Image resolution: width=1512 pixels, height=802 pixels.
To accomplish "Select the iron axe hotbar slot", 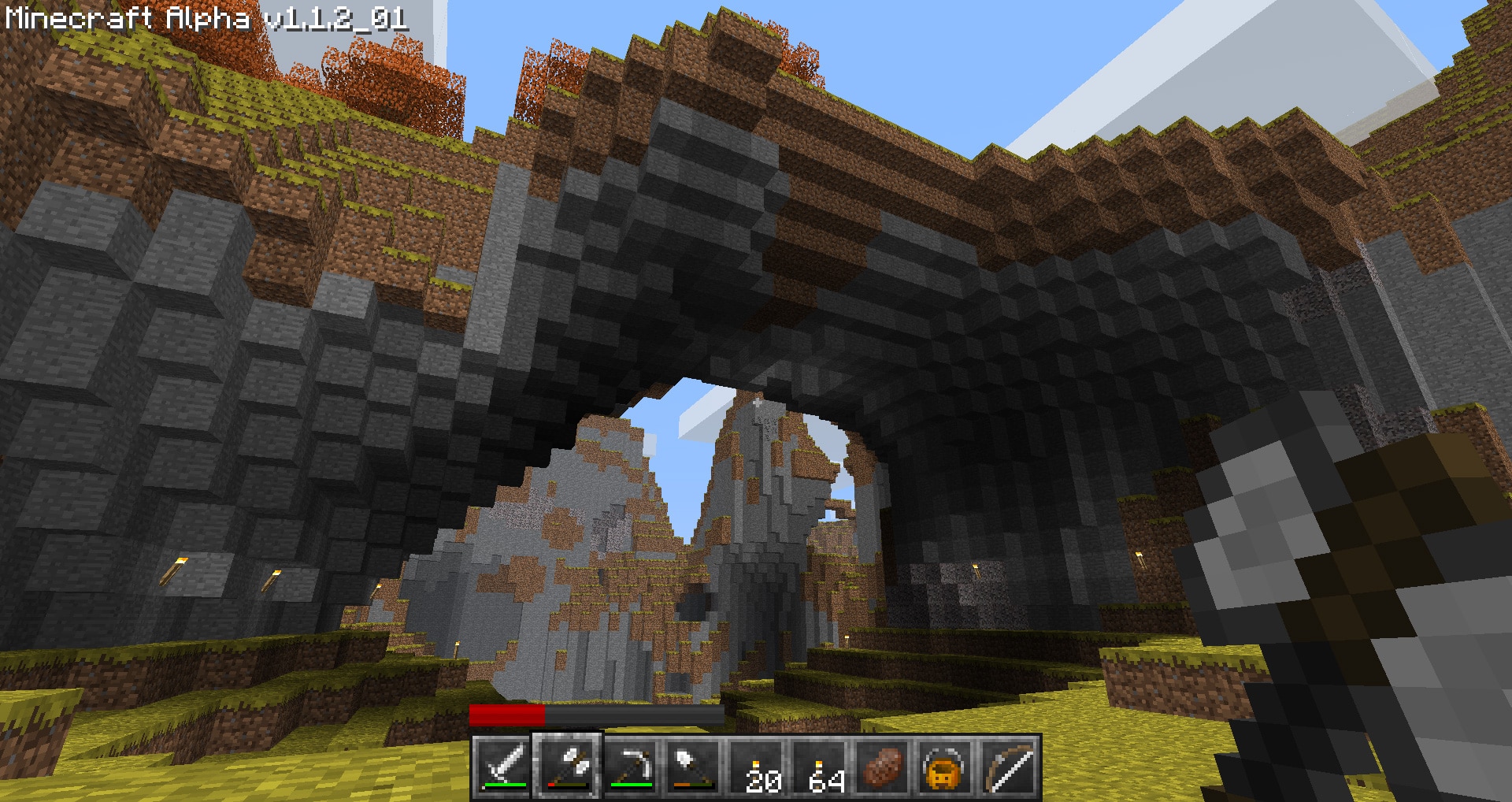I will [566, 764].
